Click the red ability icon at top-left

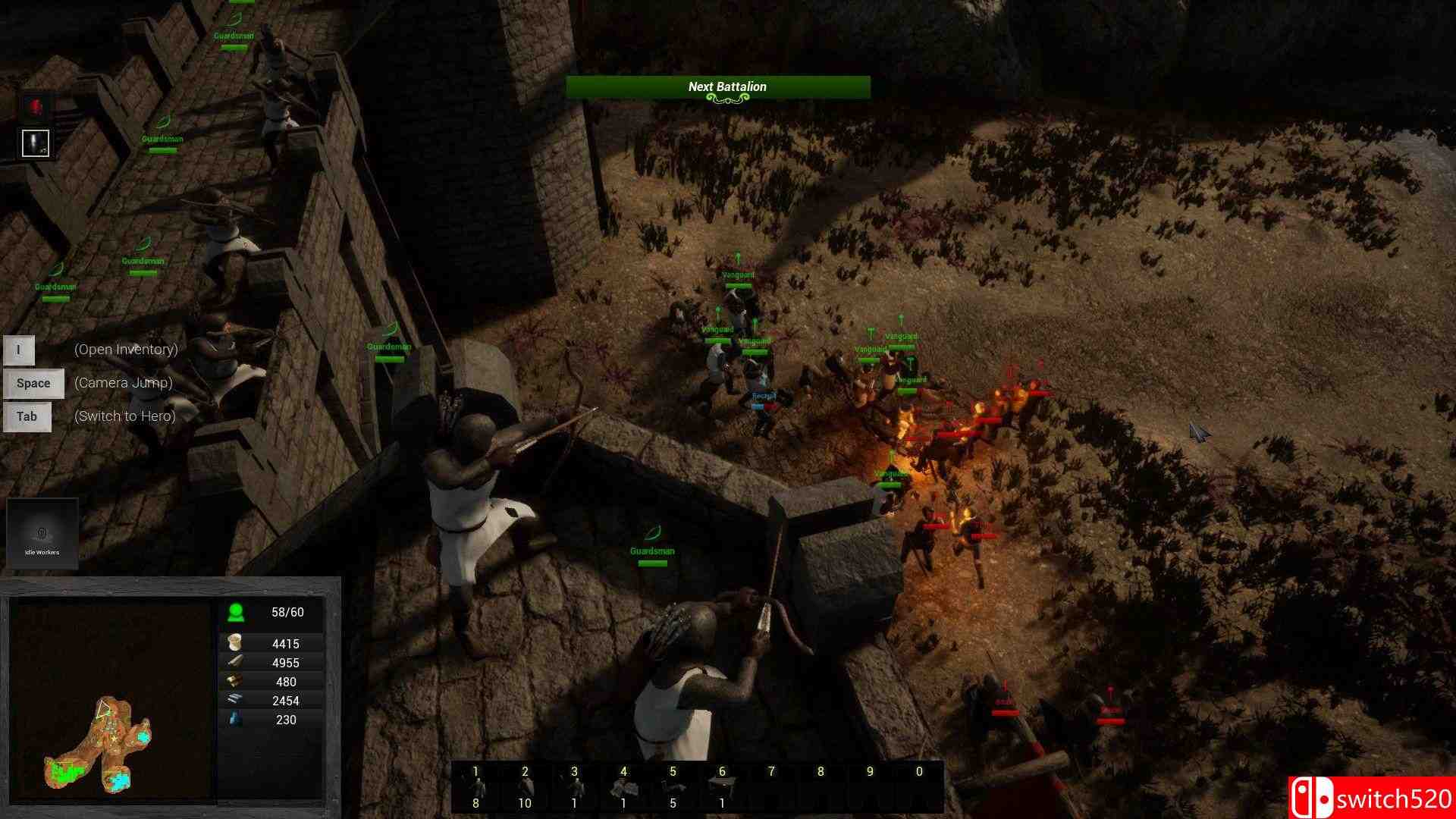[x=34, y=105]
